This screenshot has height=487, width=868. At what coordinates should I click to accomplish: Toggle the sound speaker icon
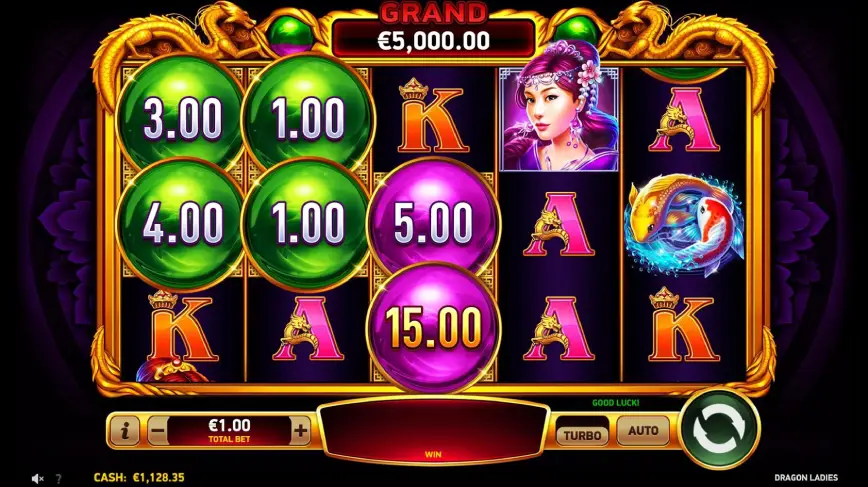tap(37, 479)
